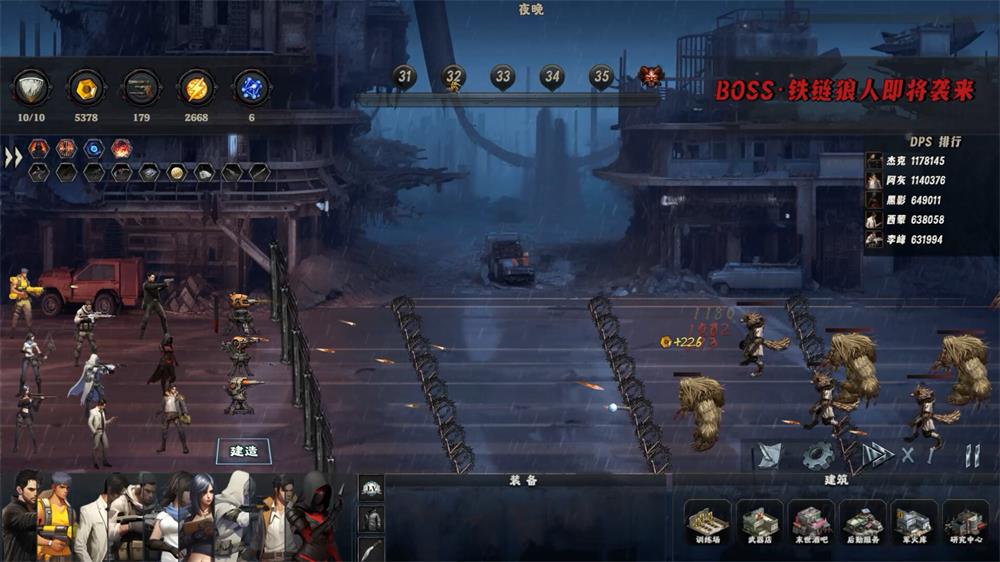Open settings via the gear icon
Screen dimensions: 1000x562
pyautogui.click(x=818, y=456)
